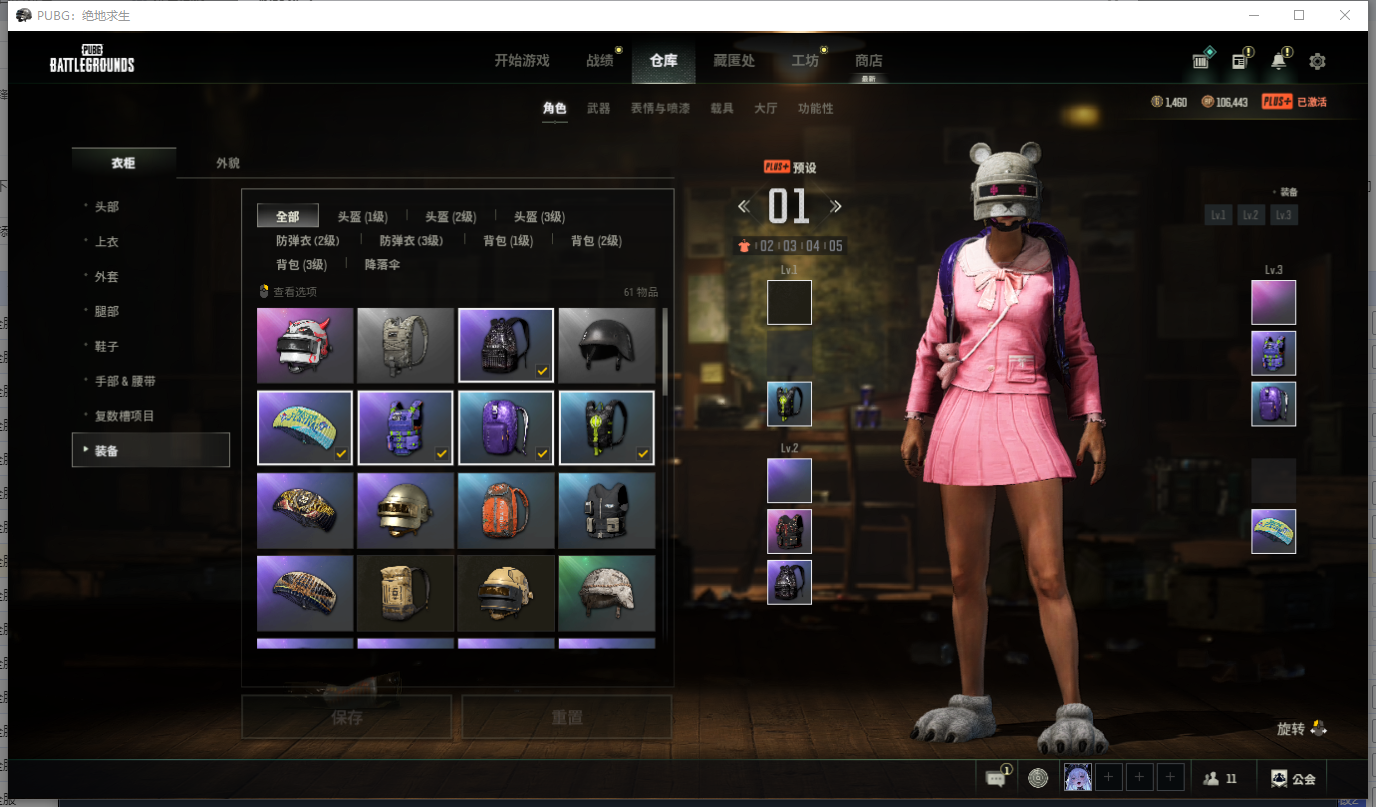The height and width of the screenshot is (807, 1376).
Task: Click the 重置 reset button
Action: tap(566, 717)
